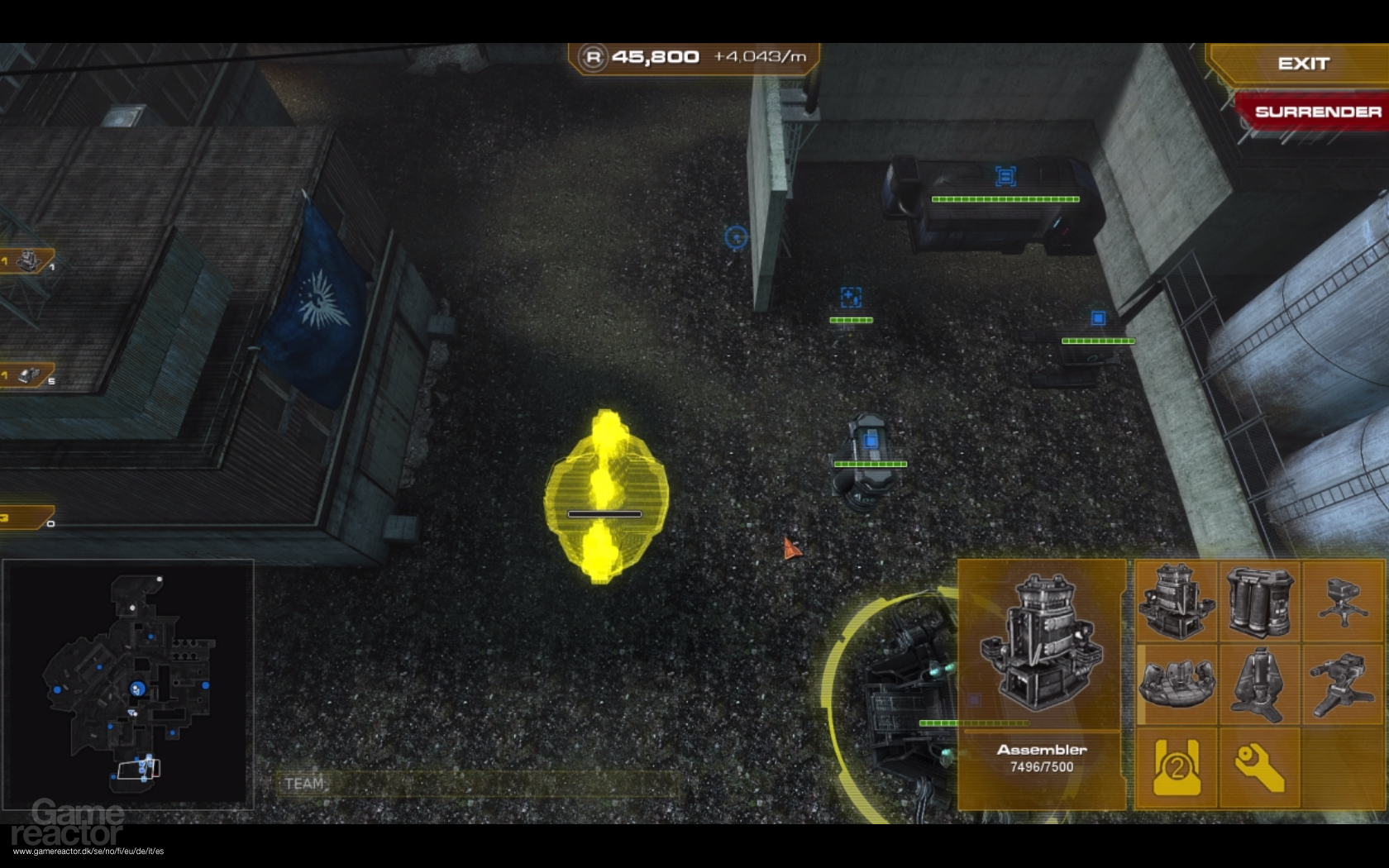Viewport: 1389px width, 868px height.
Task: Click the R resource coin icon
Action: pos(594,57)
